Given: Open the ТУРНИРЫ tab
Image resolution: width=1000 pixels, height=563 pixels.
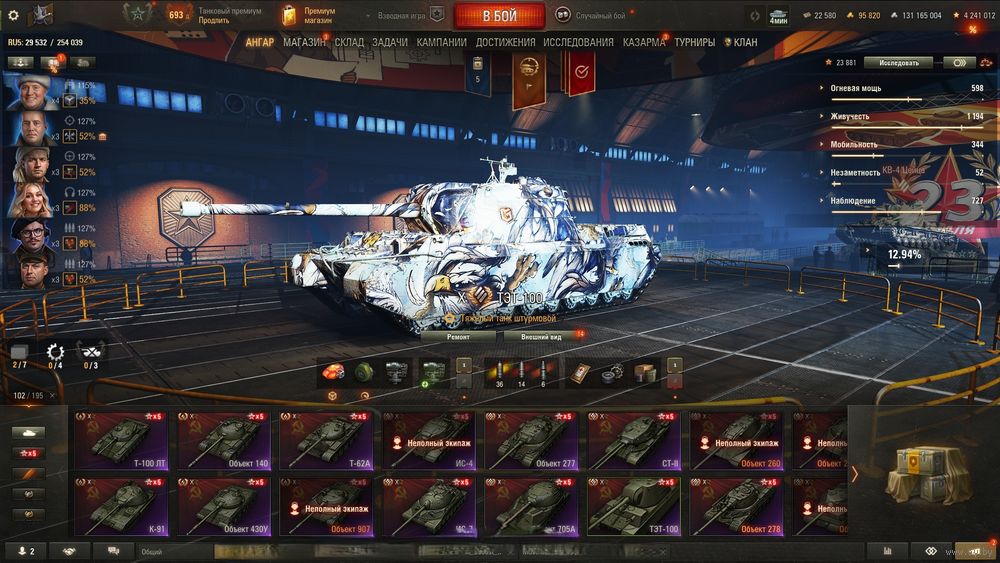Looking at the screenshot, I should coord(694,43).
